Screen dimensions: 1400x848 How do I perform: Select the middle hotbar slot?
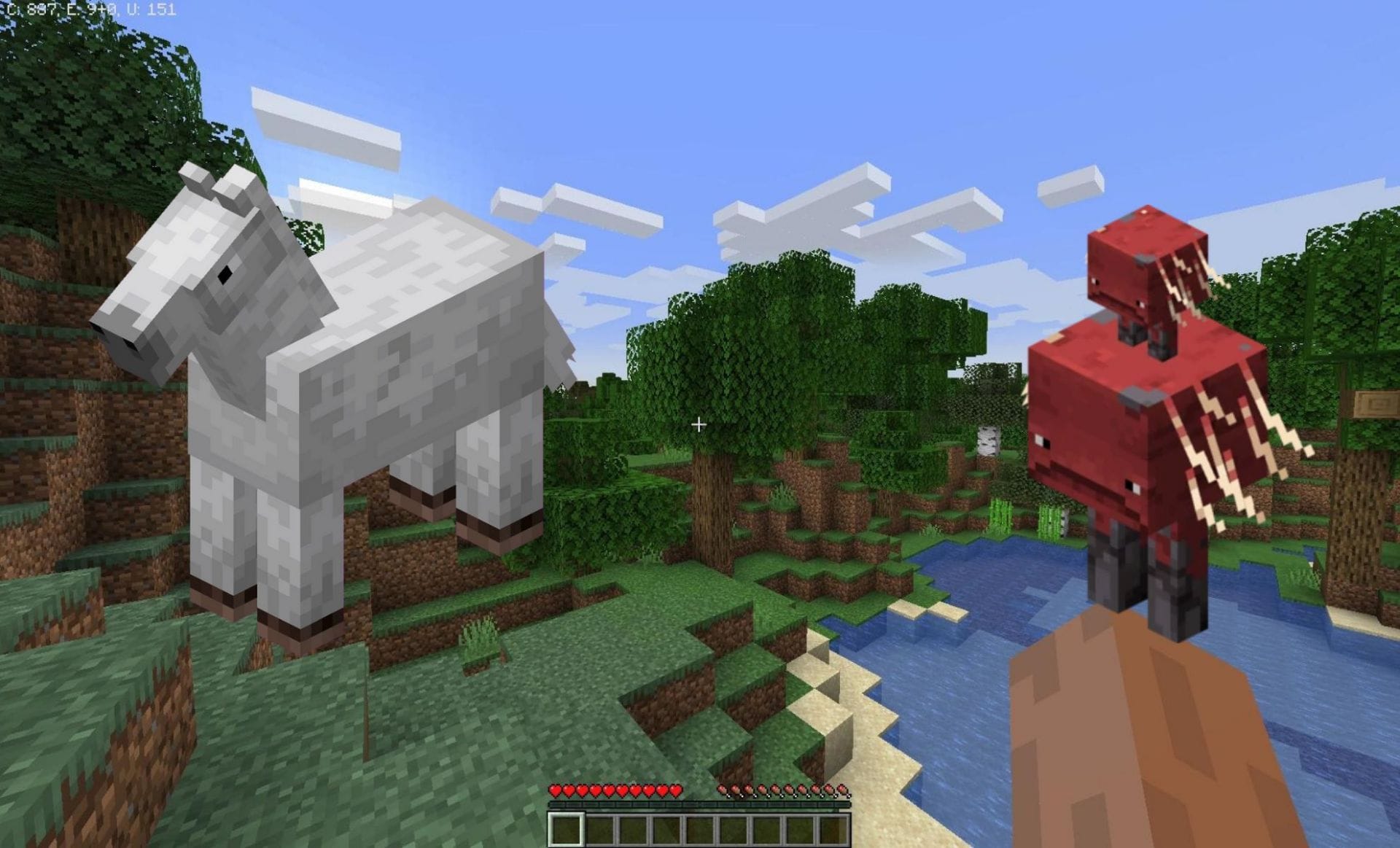(701, 829)
